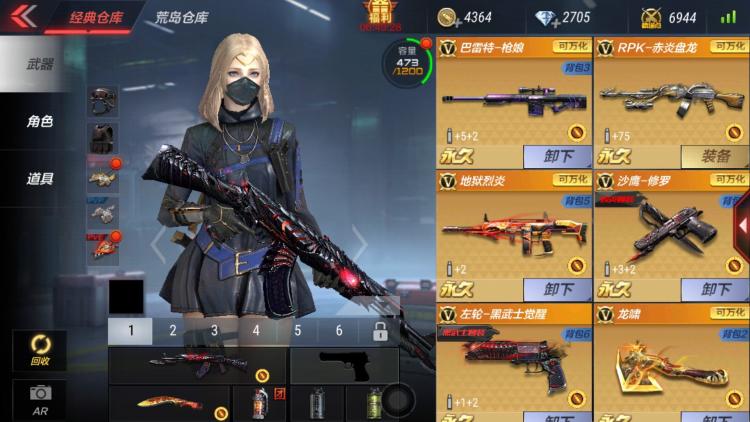Tap the locked loadout padlock icon

tap(380, 332)
